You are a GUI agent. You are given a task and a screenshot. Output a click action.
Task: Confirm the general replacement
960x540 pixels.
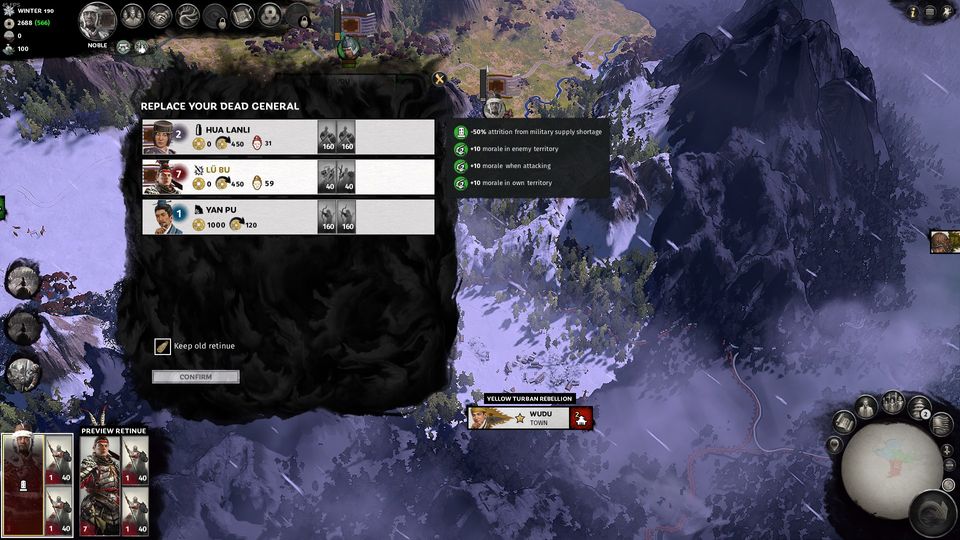(196, 377)
